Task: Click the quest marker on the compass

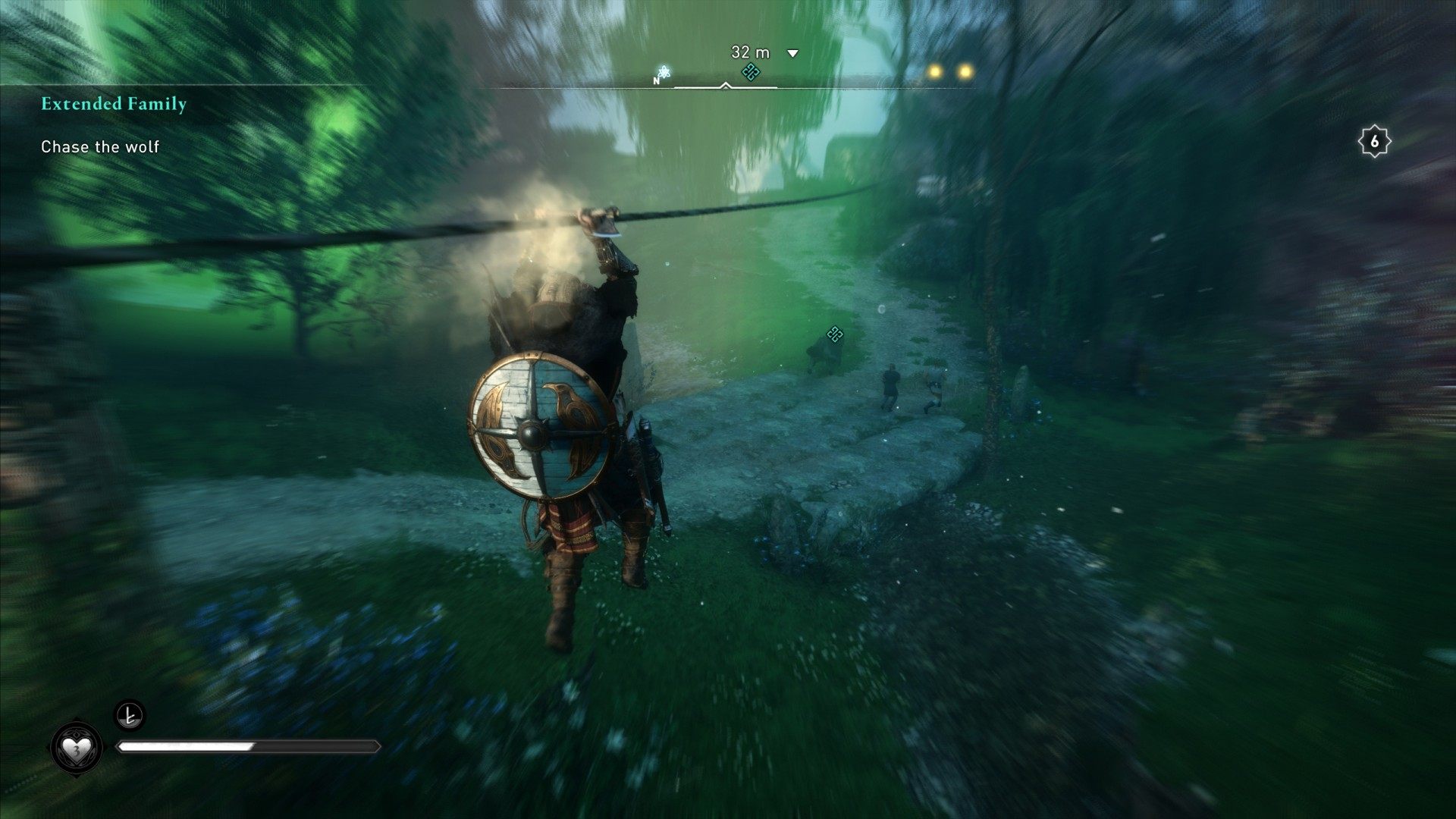Action: [751, 72]
